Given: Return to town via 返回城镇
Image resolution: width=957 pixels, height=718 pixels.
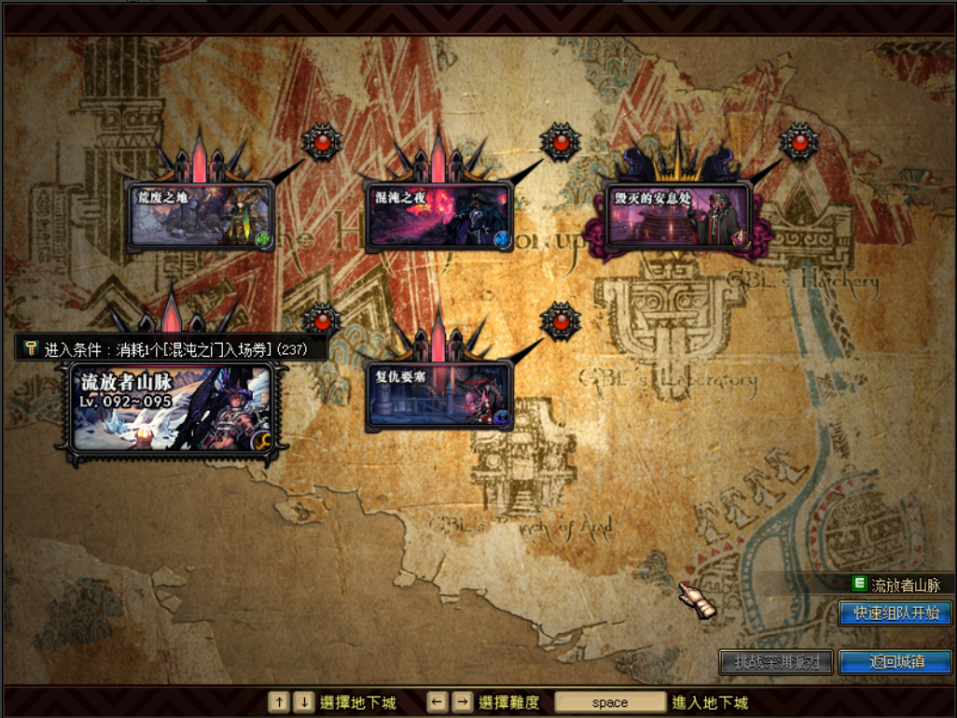Looking at the screenshot, I should (895, 662).
